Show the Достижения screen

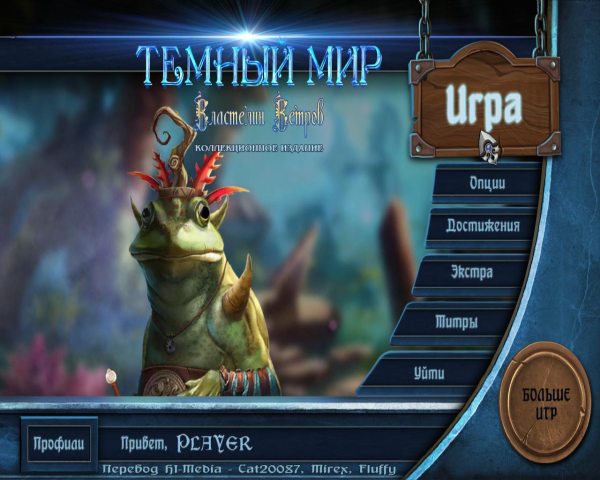[481, 226]
